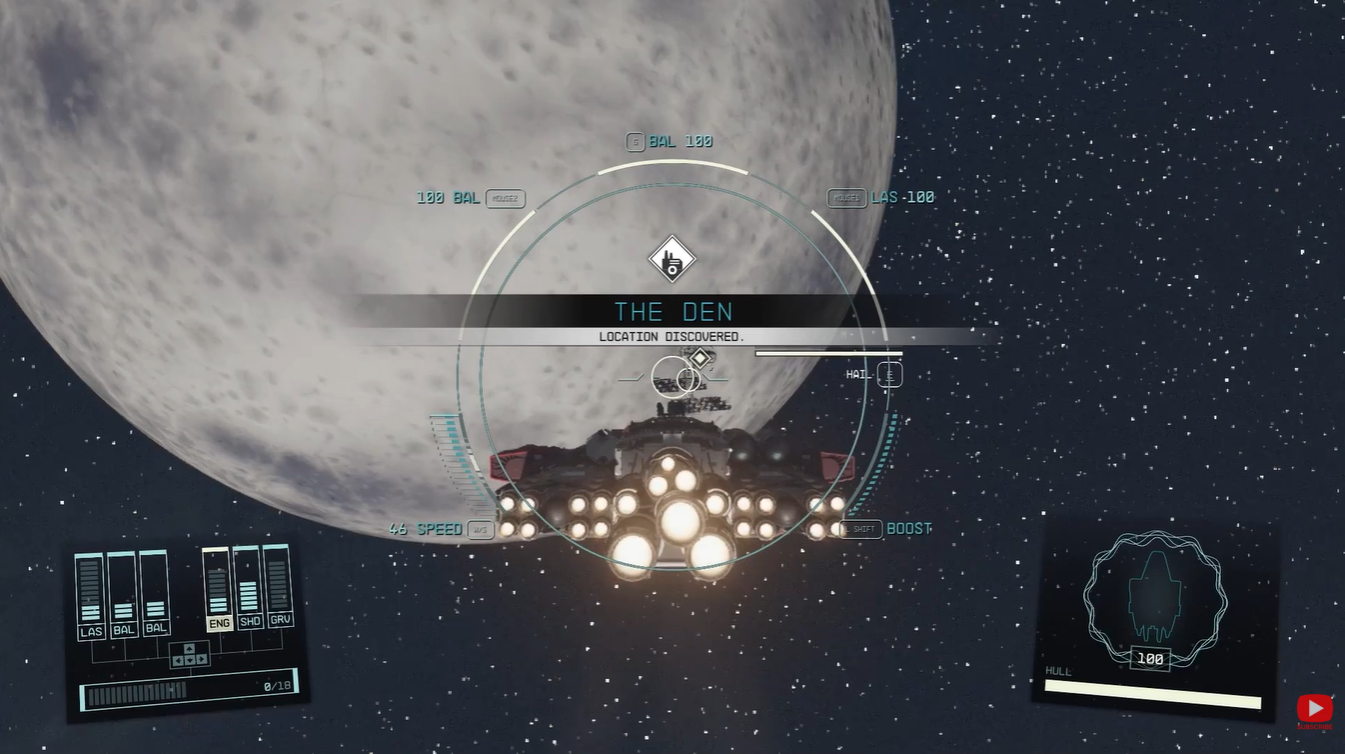
Task: Select the highlighted ENG power column
Action: click(x=218, y=590)
